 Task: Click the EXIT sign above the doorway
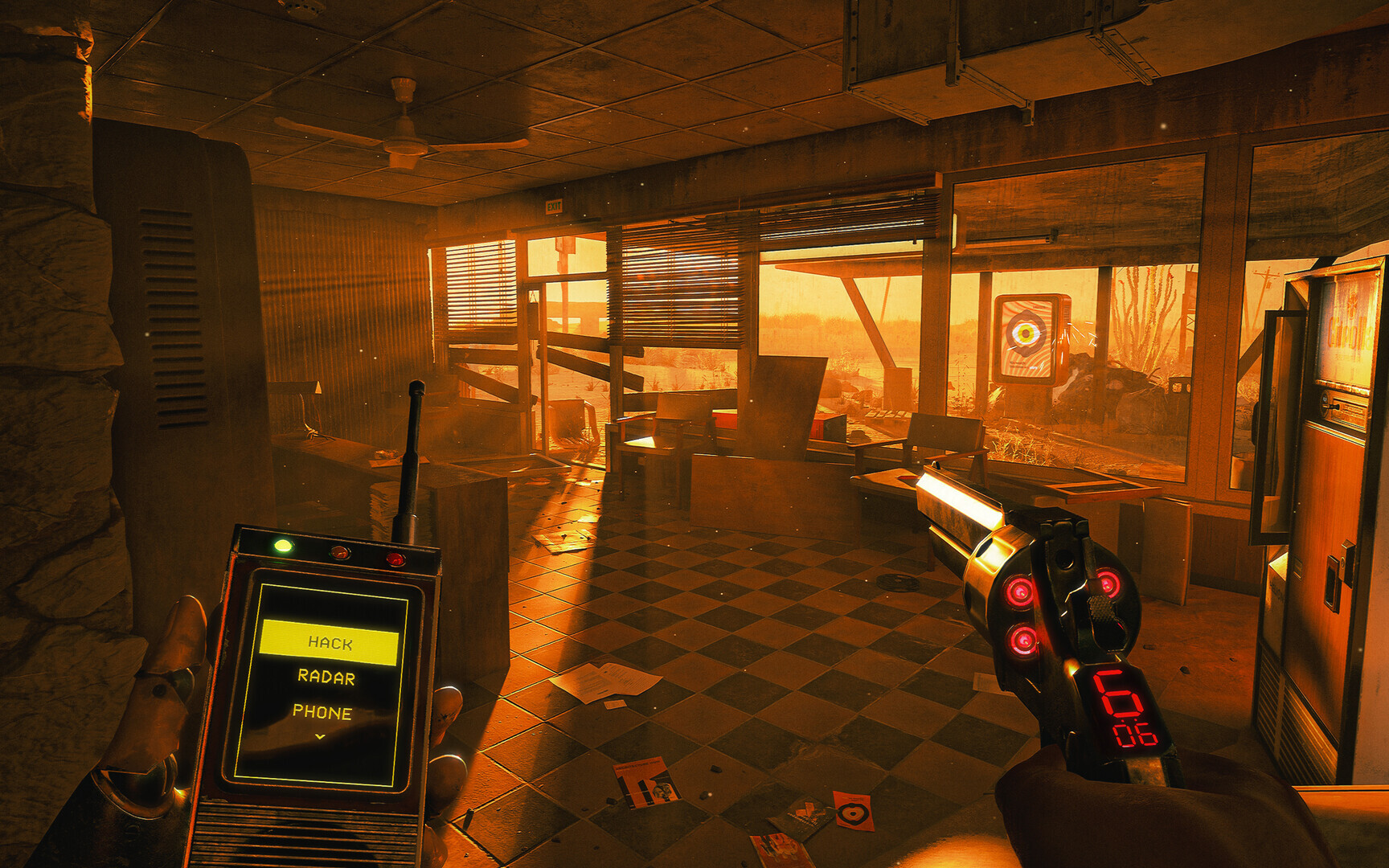pyautogui.click(x=553, y=206)
